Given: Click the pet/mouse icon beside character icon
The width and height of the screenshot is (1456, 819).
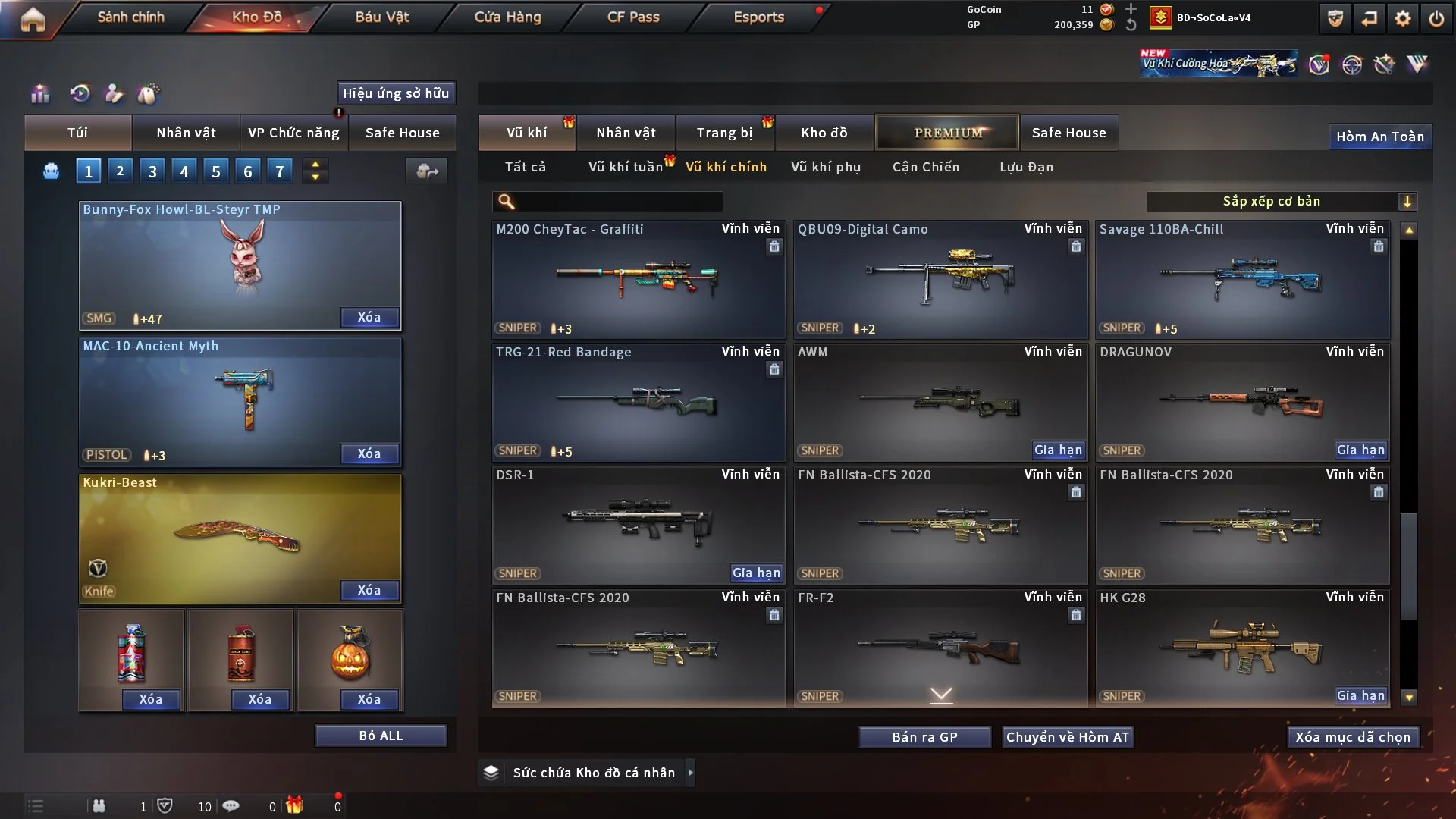Looking at the screenshot, I should [x=149, y=93].
